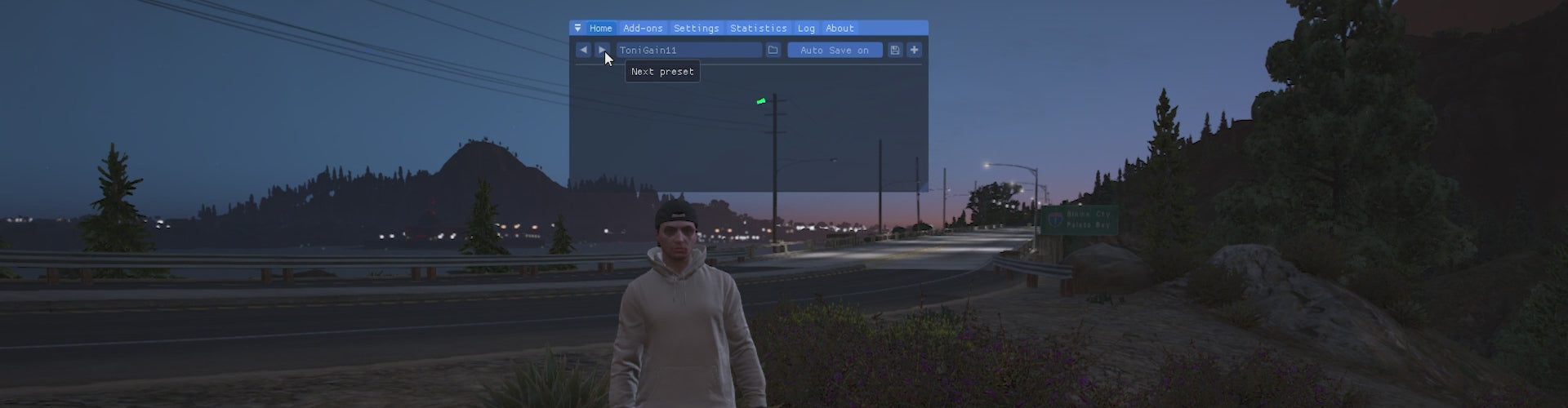Open the preset folder browser
The height and width of the screenshot is (408, 1568).
pyautogui.click(x=773, y=51)
